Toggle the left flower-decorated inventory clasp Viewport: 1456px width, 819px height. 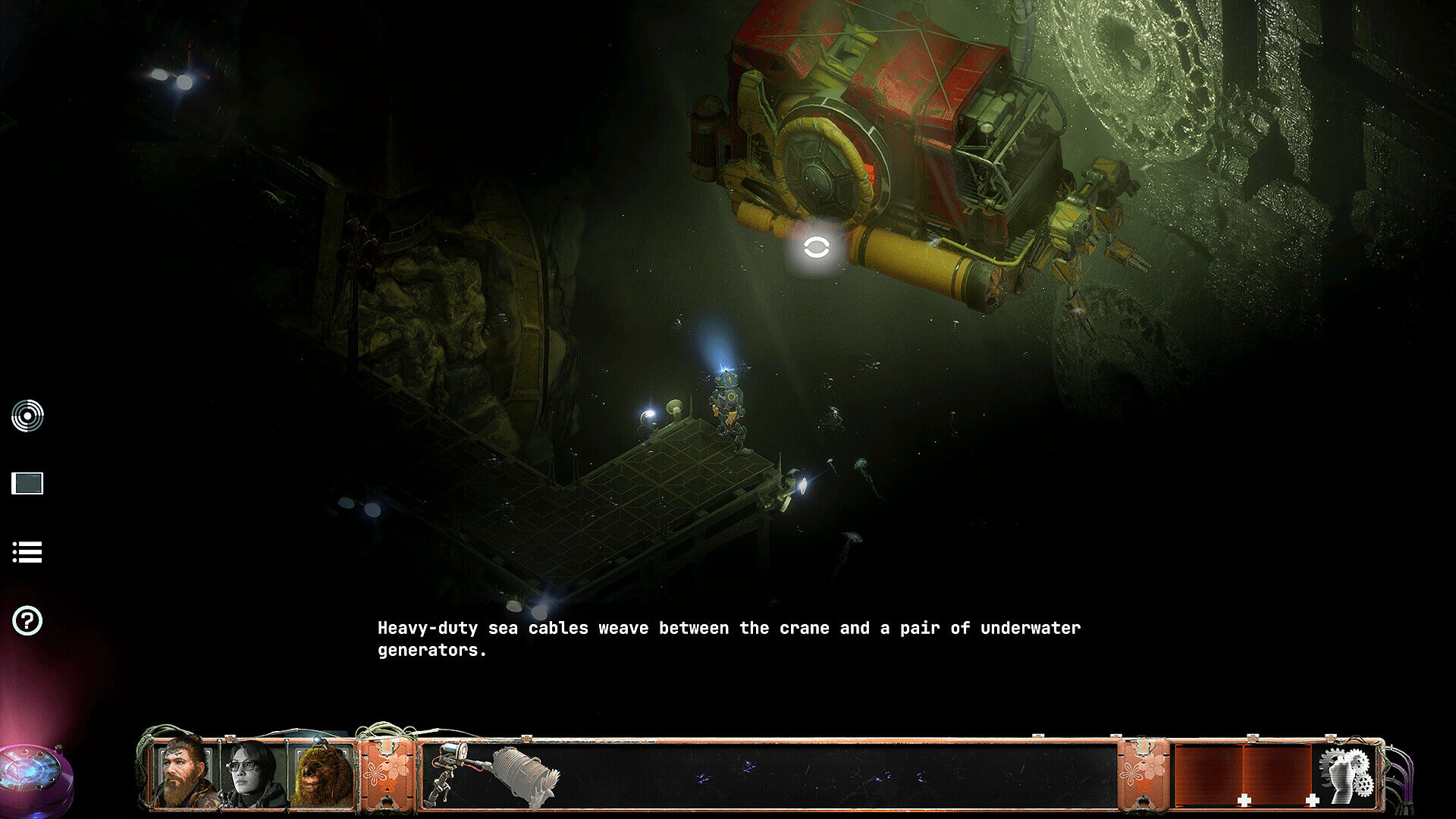(388, 773)
